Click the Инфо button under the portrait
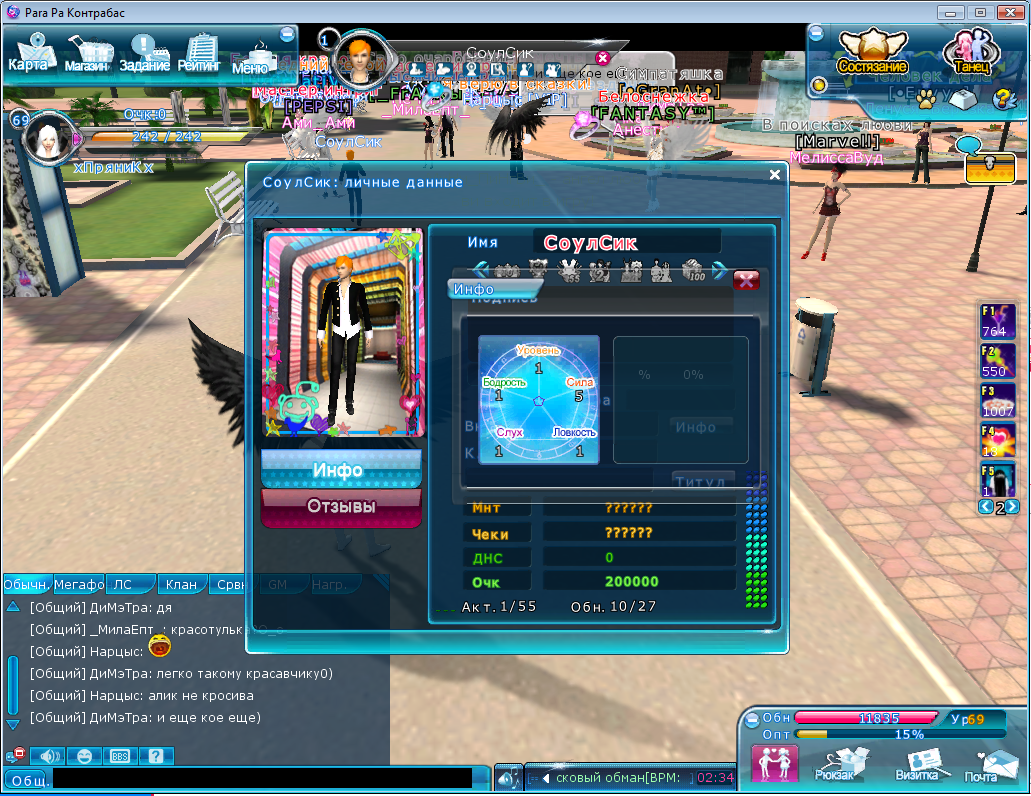This screenshot has height=796, width=1031. [x=339, y=470]
